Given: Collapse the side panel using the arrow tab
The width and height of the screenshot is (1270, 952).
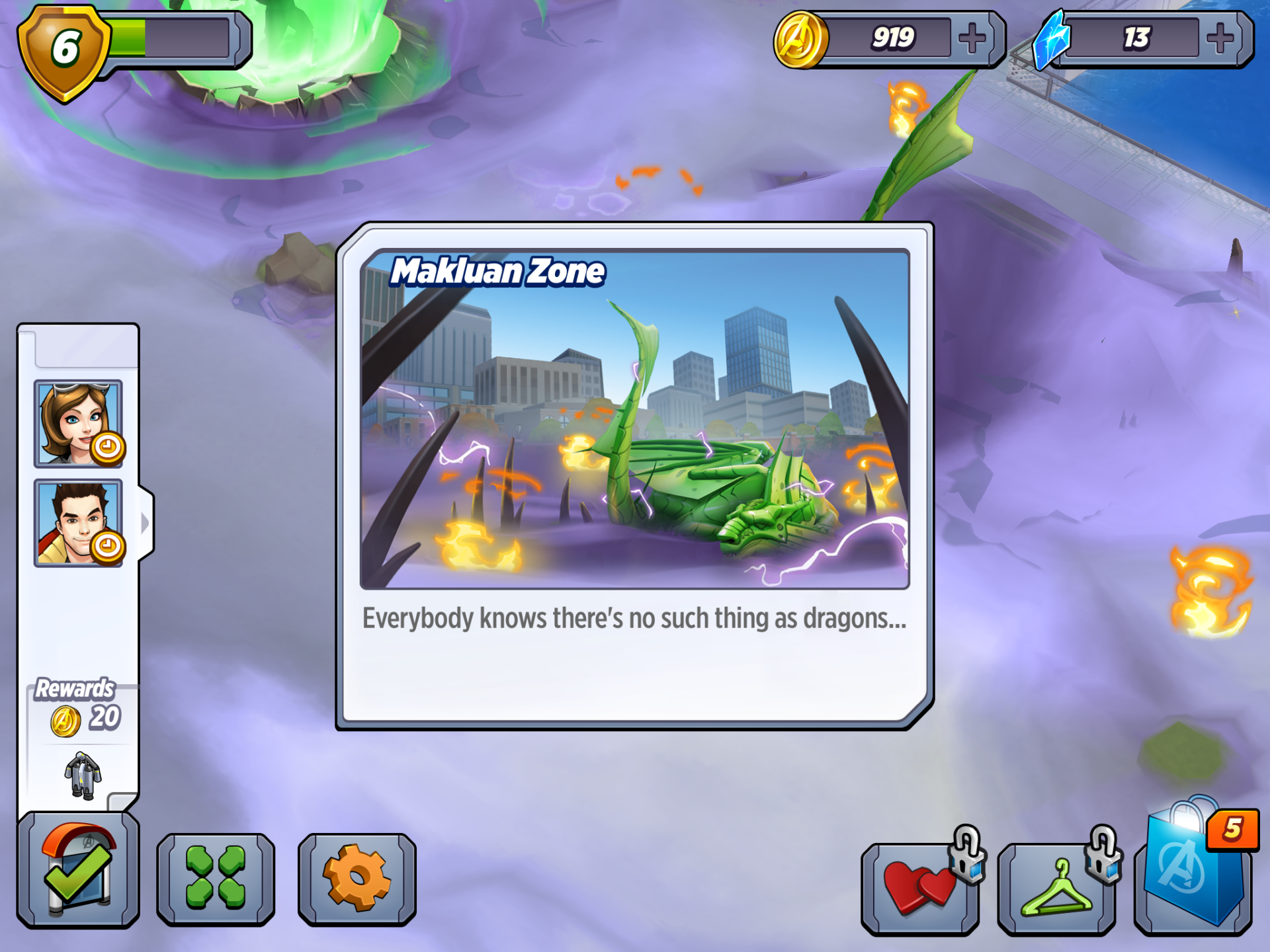Looking at the screenshot, I should 146,523.
